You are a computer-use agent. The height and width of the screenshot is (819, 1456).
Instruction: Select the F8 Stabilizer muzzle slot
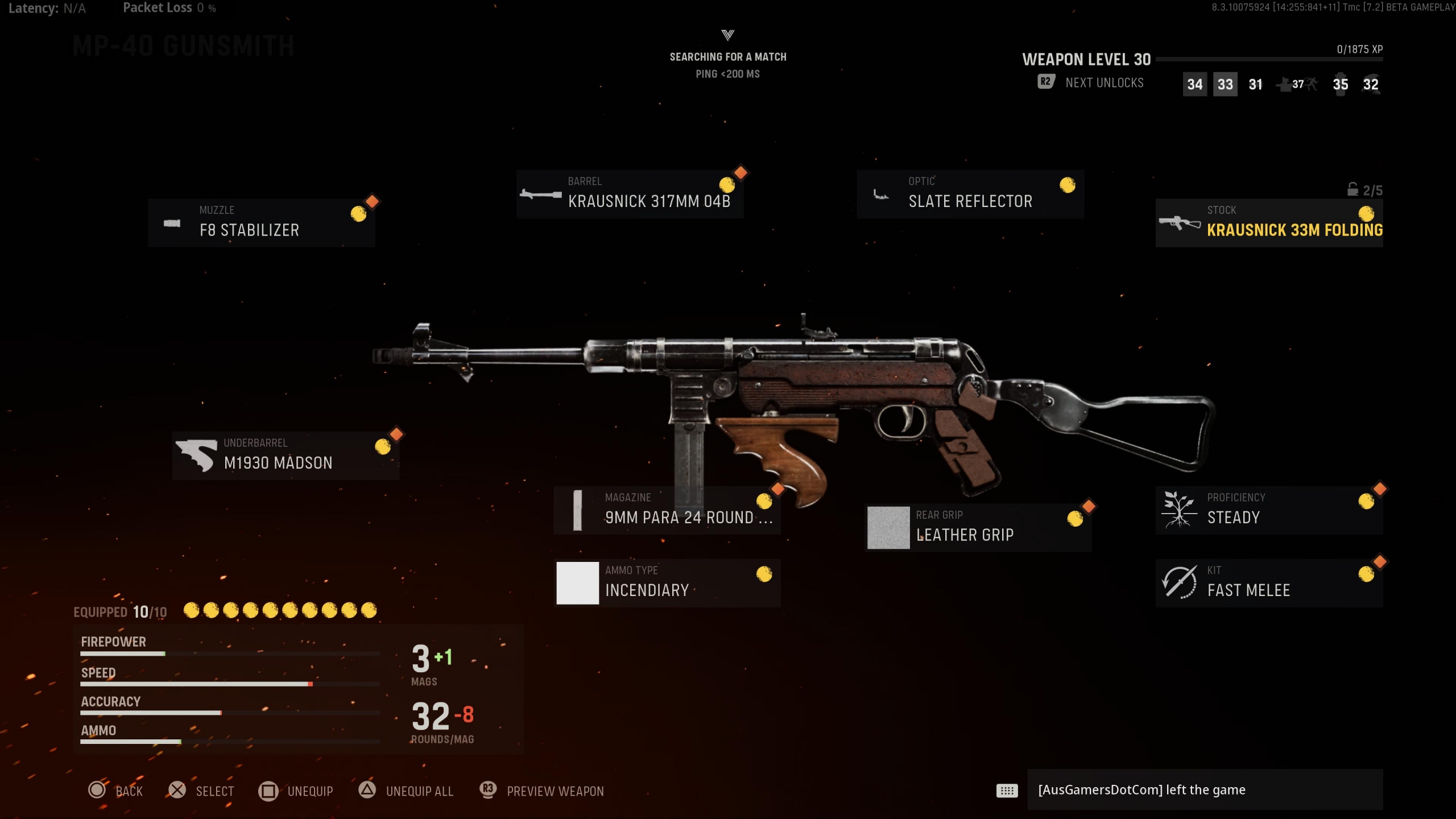point(261,223)
